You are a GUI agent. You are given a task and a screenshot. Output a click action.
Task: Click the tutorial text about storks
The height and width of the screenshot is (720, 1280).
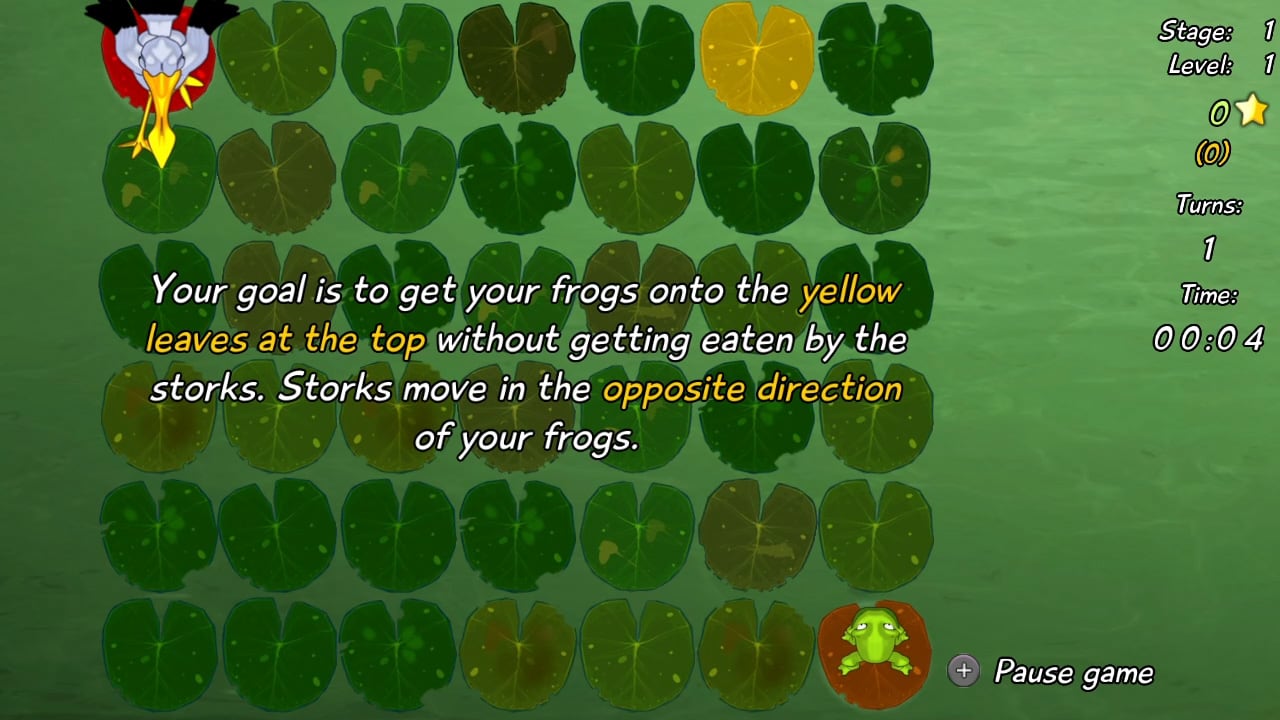[530, 365]
